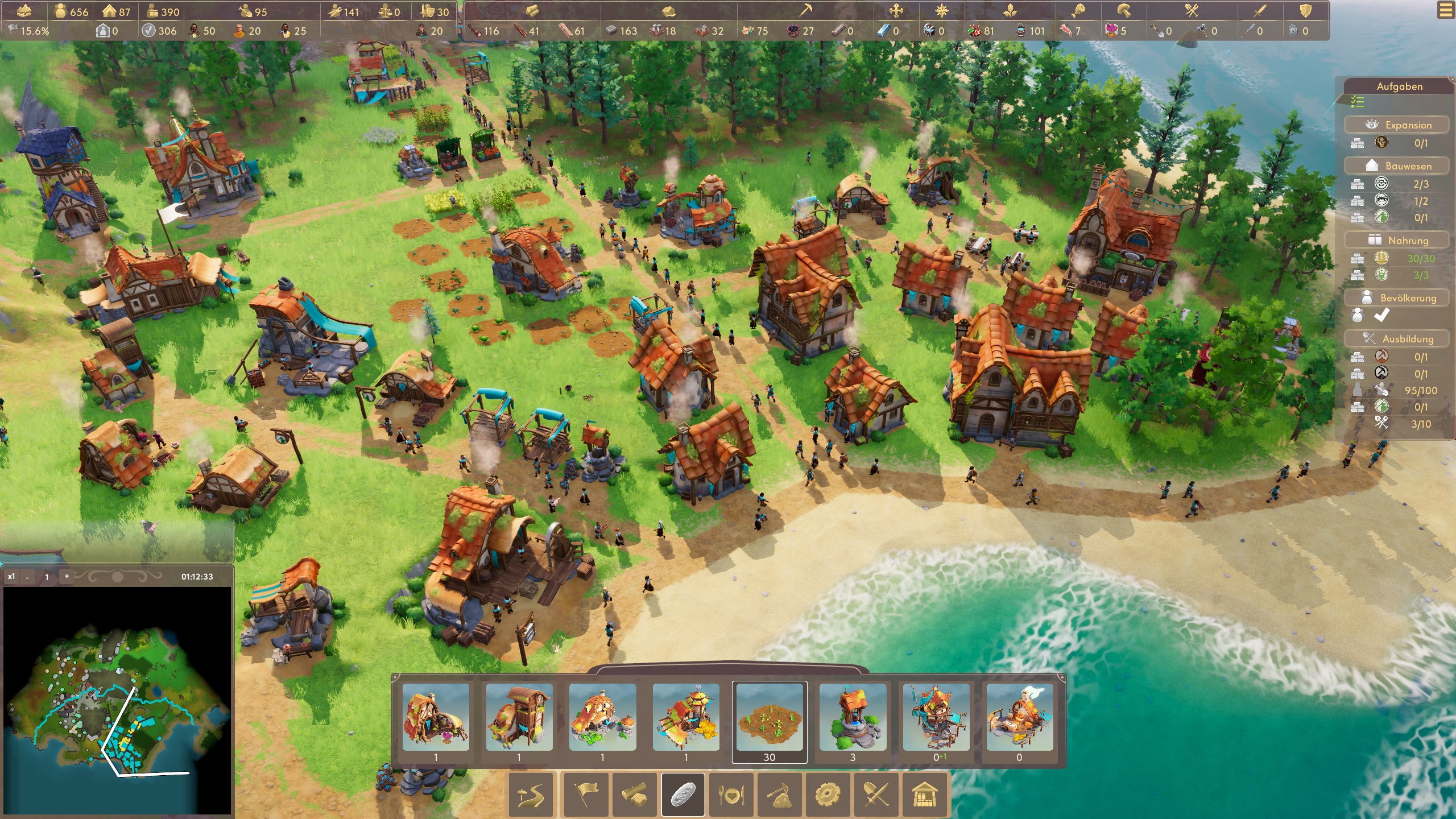Select the flag placement tool
This screenshot has height=819, width=1456.
click(x=586, y=795)
